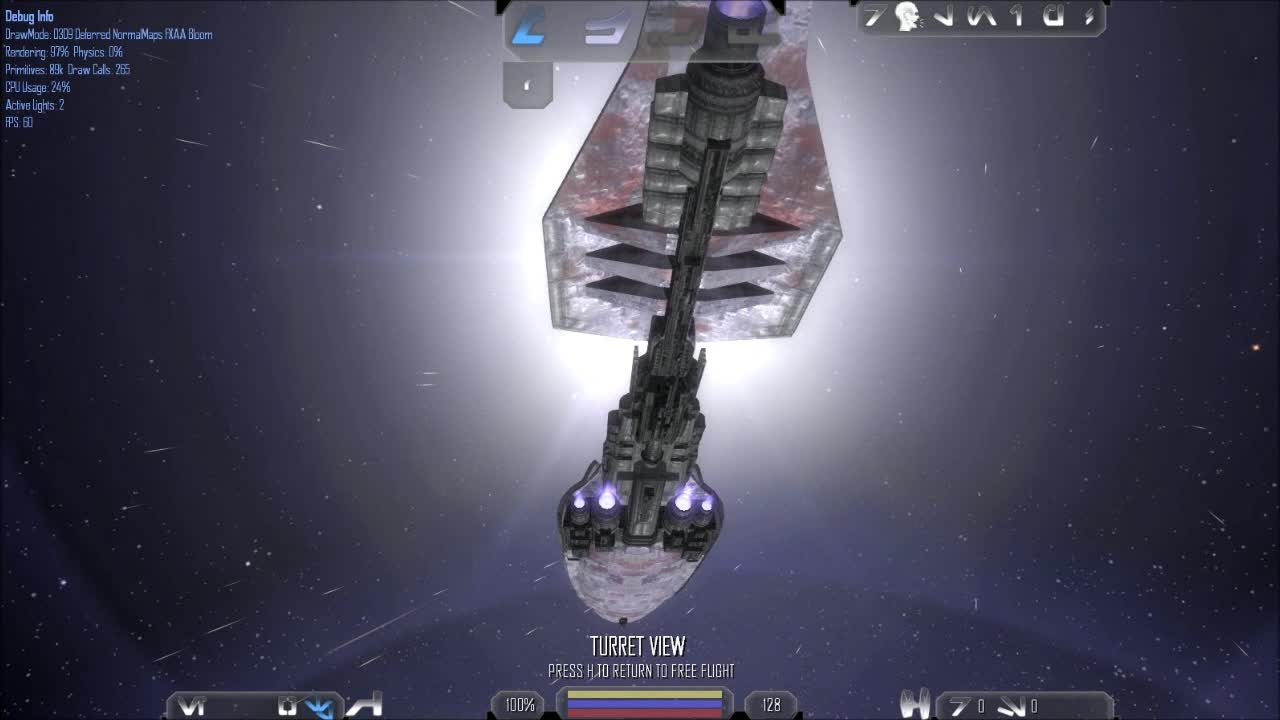Click the 100% throttle indicator
The width and height of the screenshot is (1280, 720).
tap(518, 705)
